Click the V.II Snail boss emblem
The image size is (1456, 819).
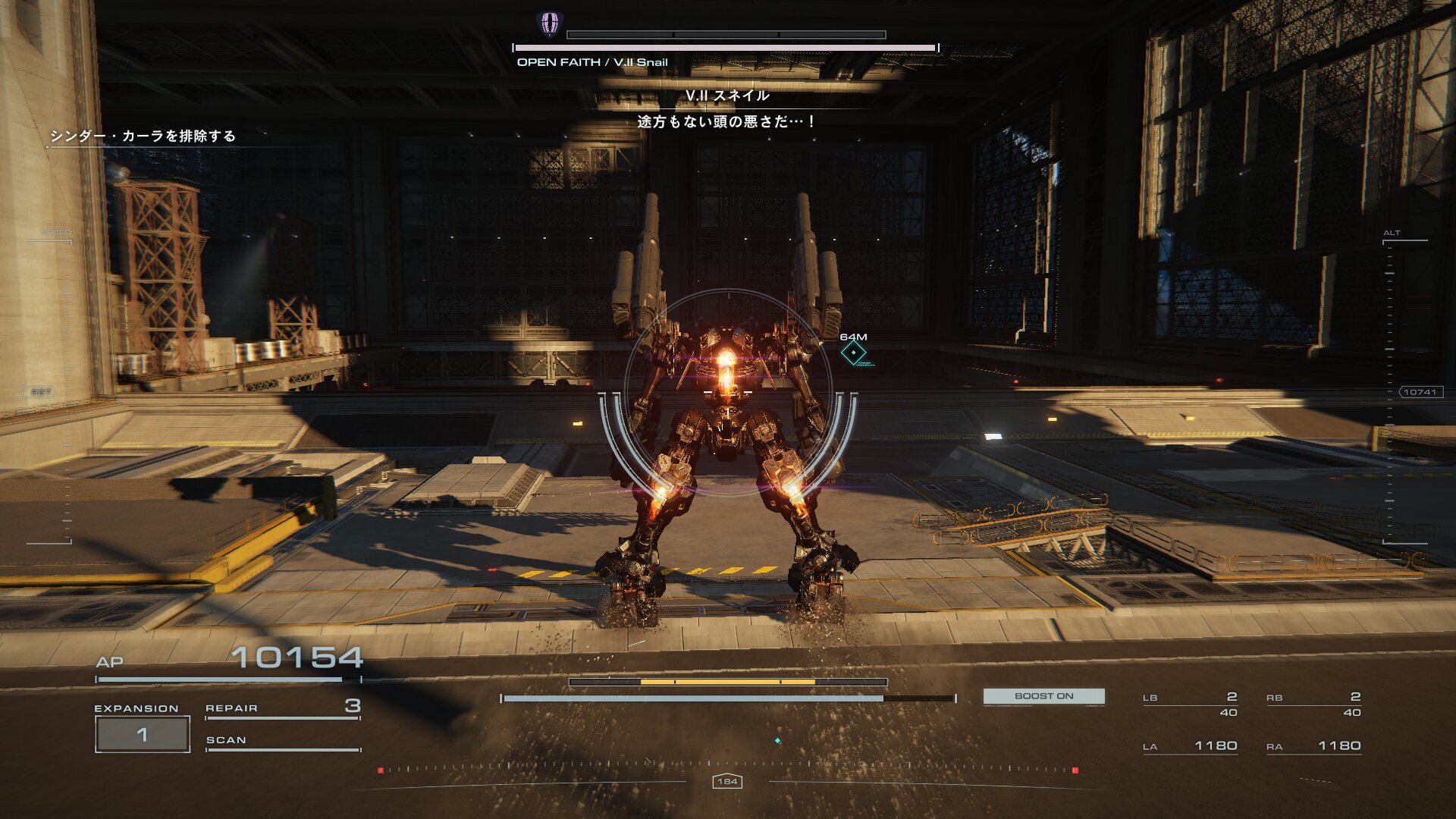[x=550, y=24]
